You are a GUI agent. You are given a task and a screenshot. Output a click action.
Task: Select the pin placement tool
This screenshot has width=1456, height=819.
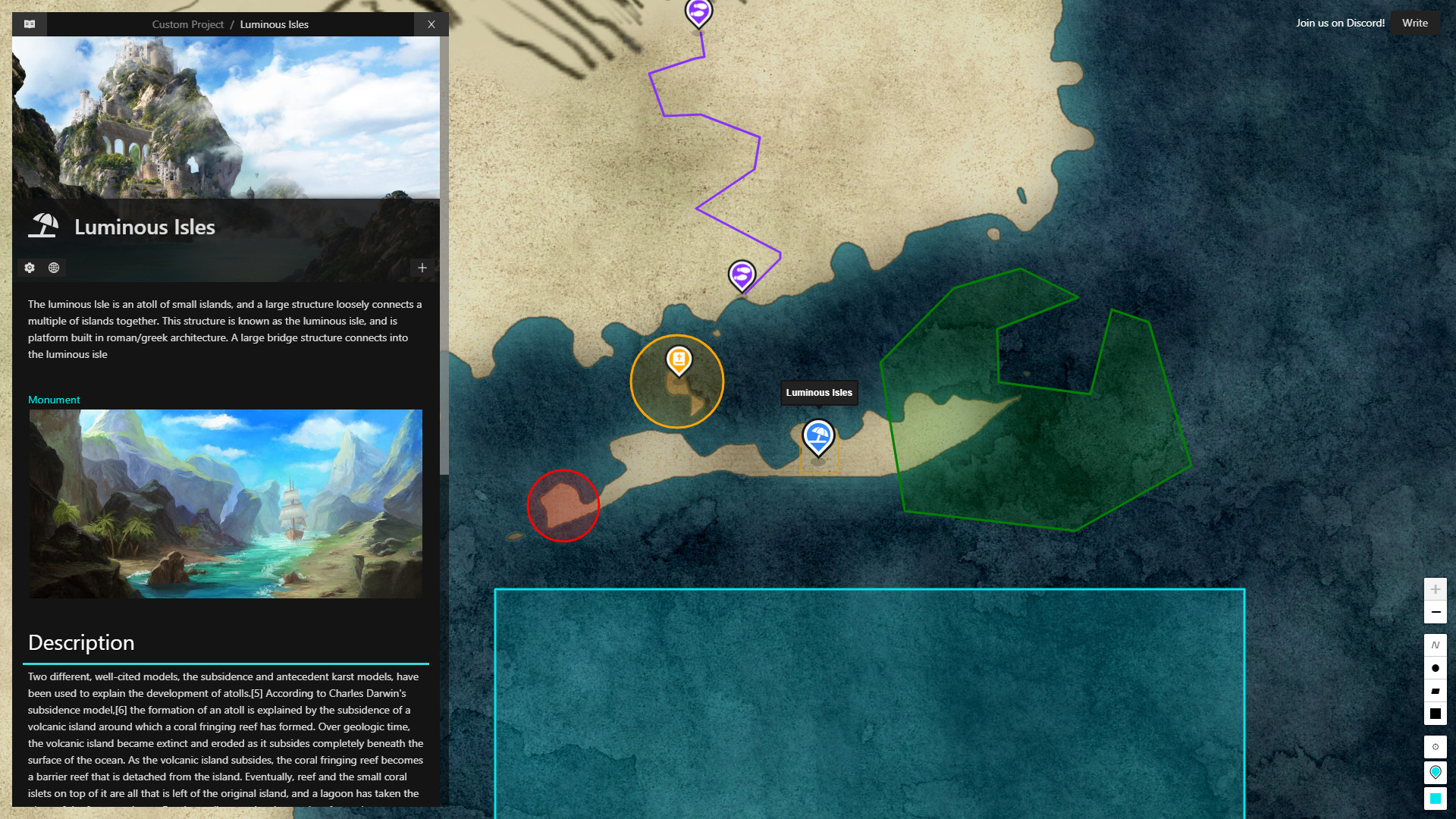click(1436, 773)
